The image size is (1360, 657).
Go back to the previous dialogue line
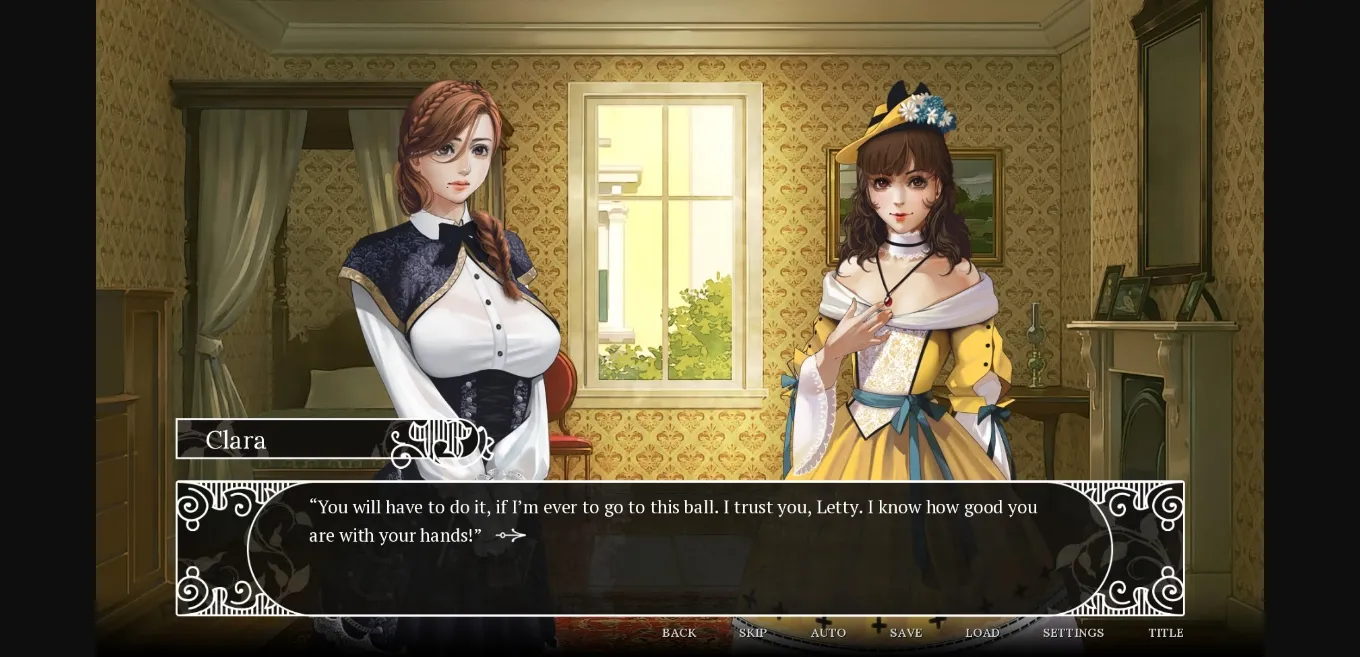click(679, 633)
